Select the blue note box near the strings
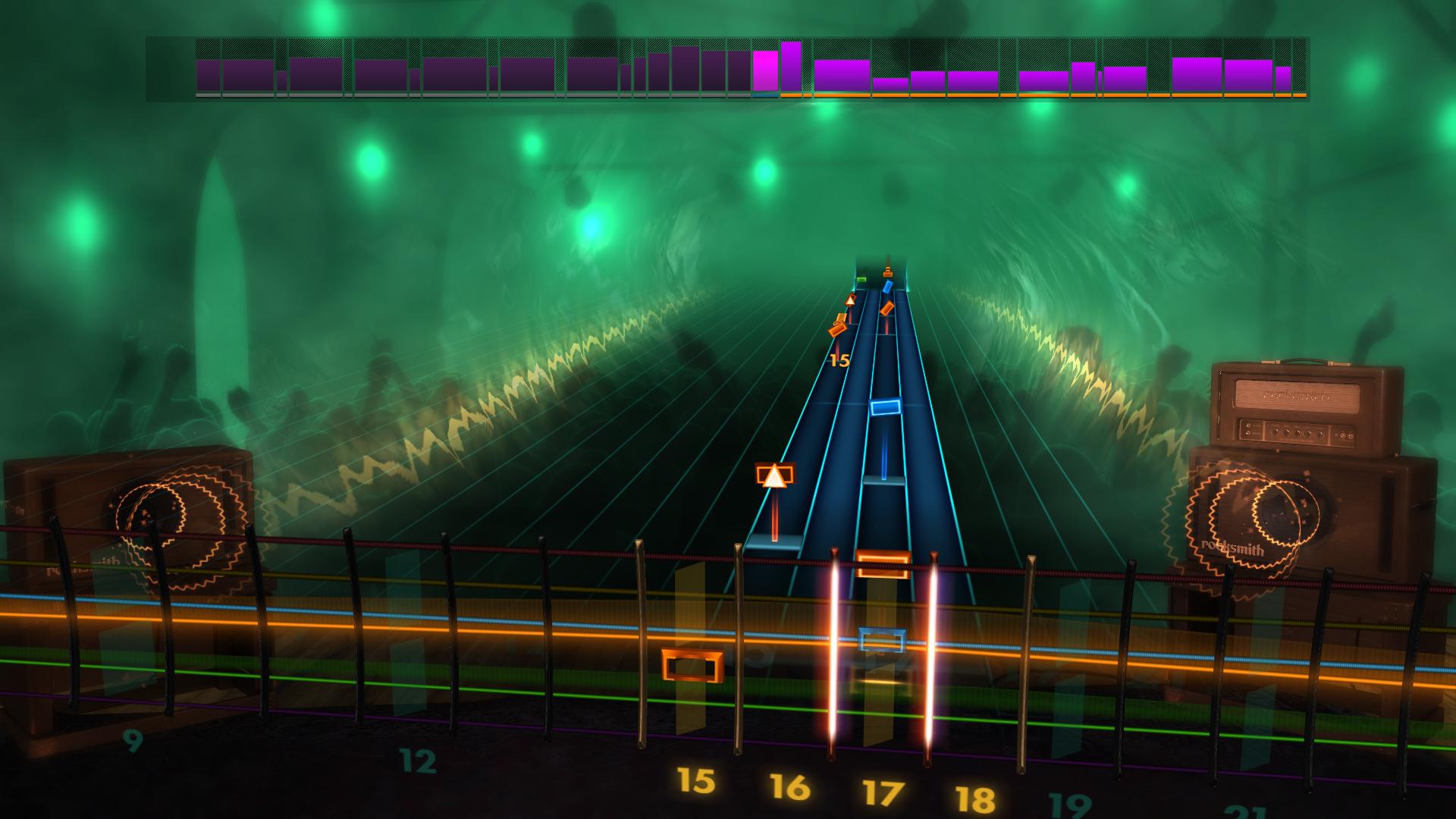The width and height of the screenshot is (1456, 819). tap(883, 640)
